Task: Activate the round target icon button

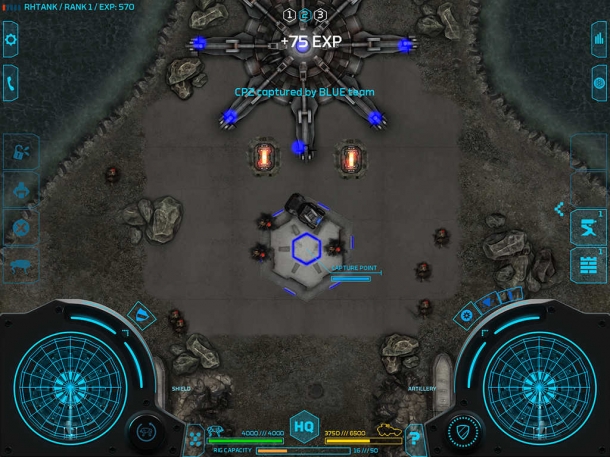Action: point(598,82)
